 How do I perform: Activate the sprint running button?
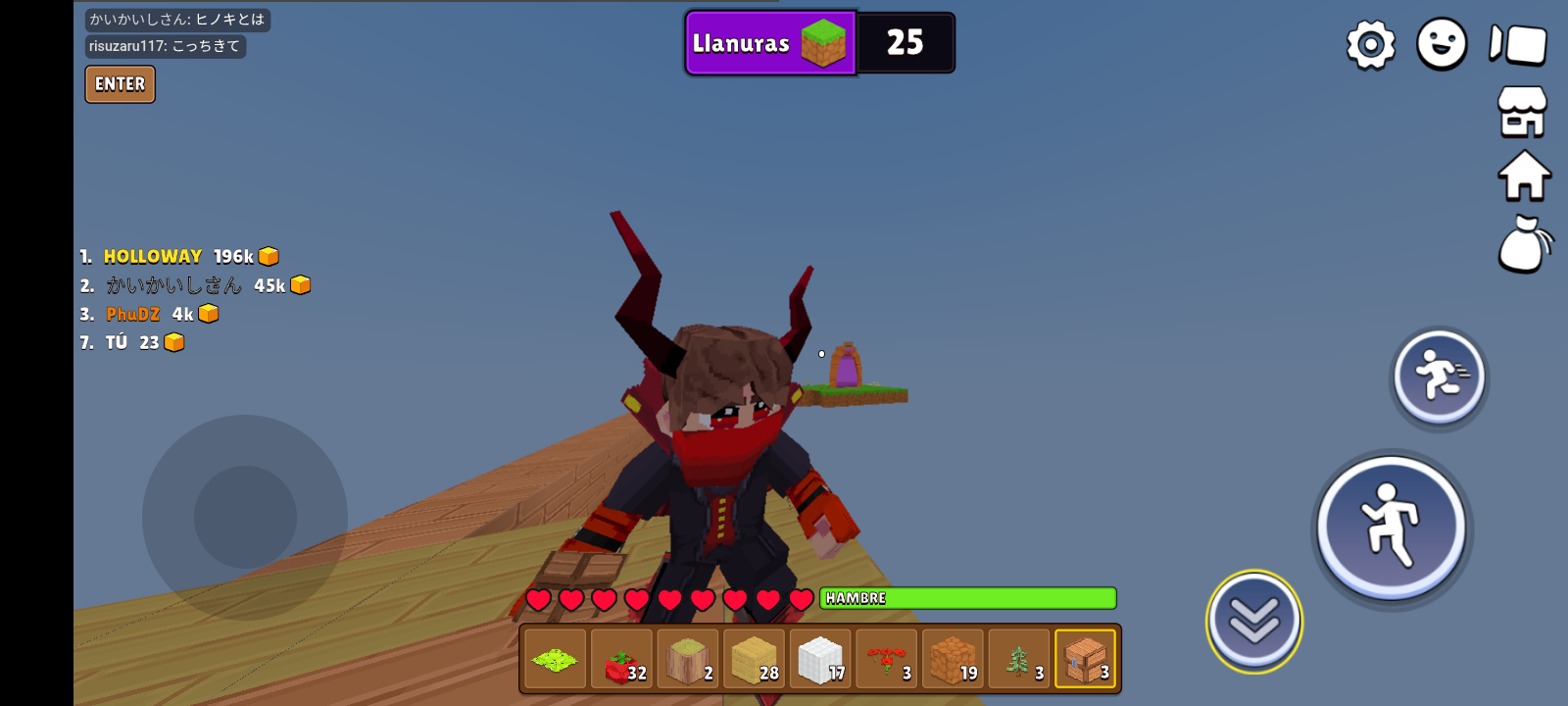(x=1439, y=377)
